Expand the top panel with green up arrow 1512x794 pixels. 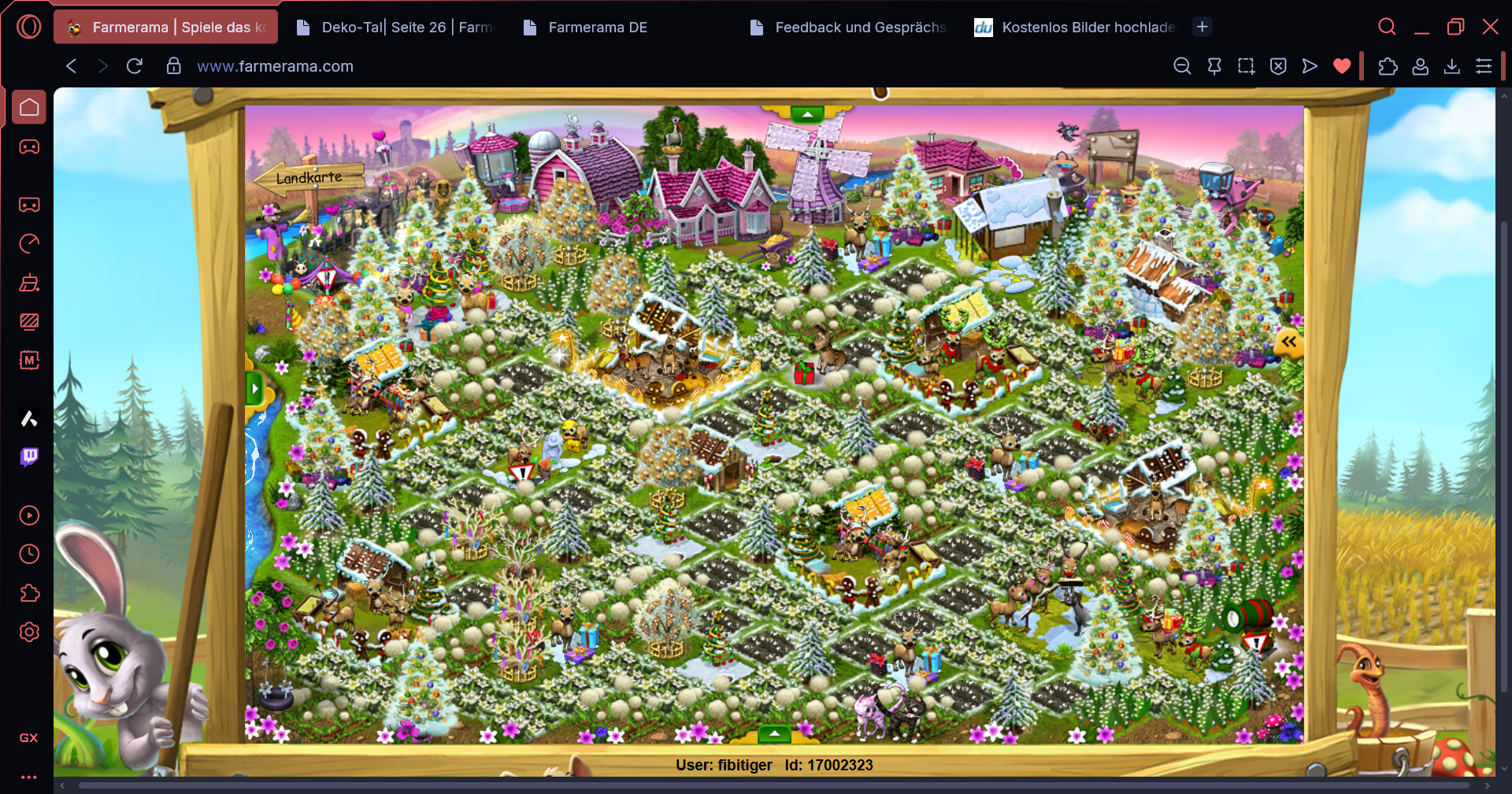tap(807, 114)
